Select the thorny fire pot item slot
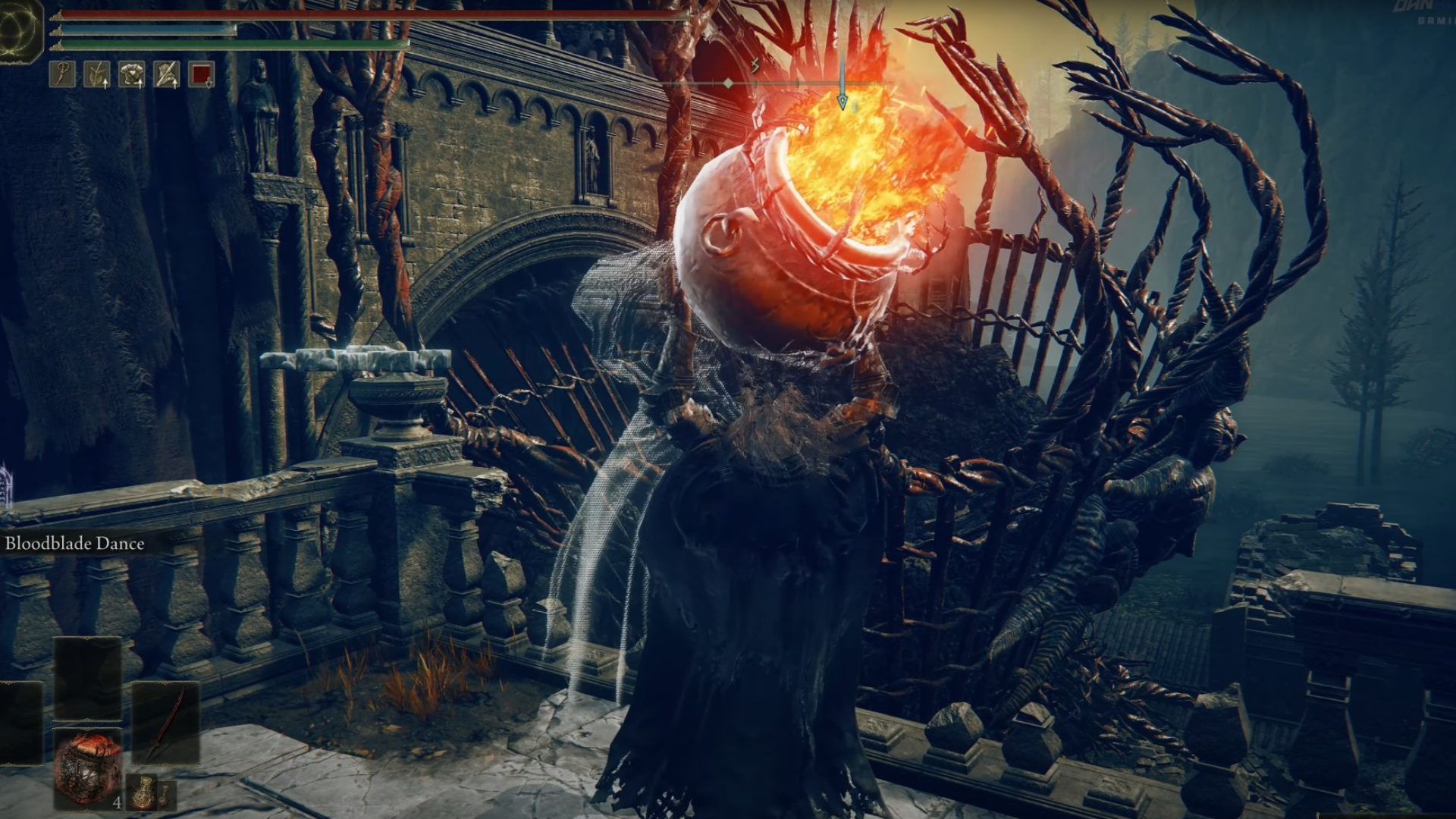 86,767
